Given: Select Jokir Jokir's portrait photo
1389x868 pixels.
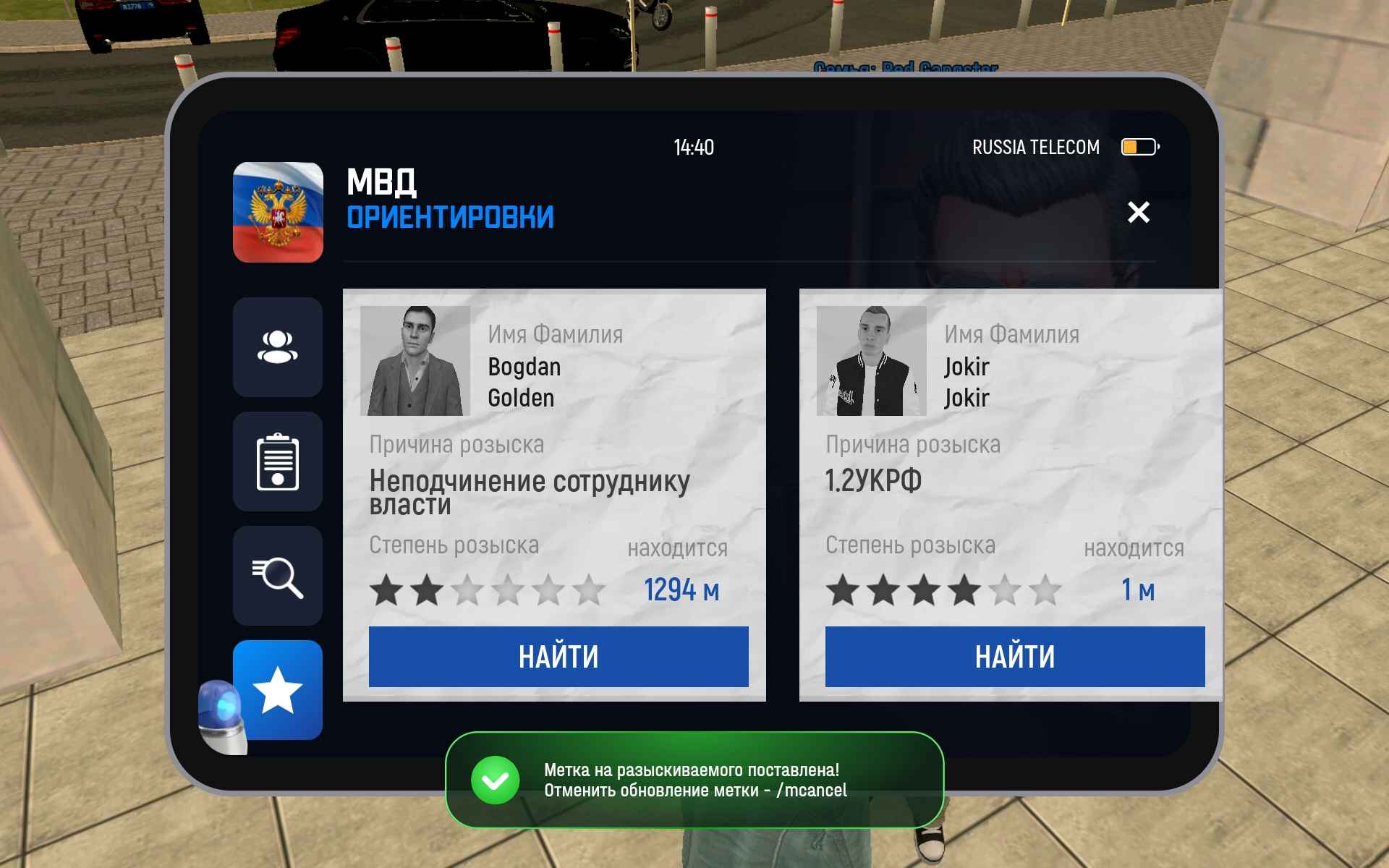Looking at the screenshot, I should pyautogui.click(x=871, y=361).
